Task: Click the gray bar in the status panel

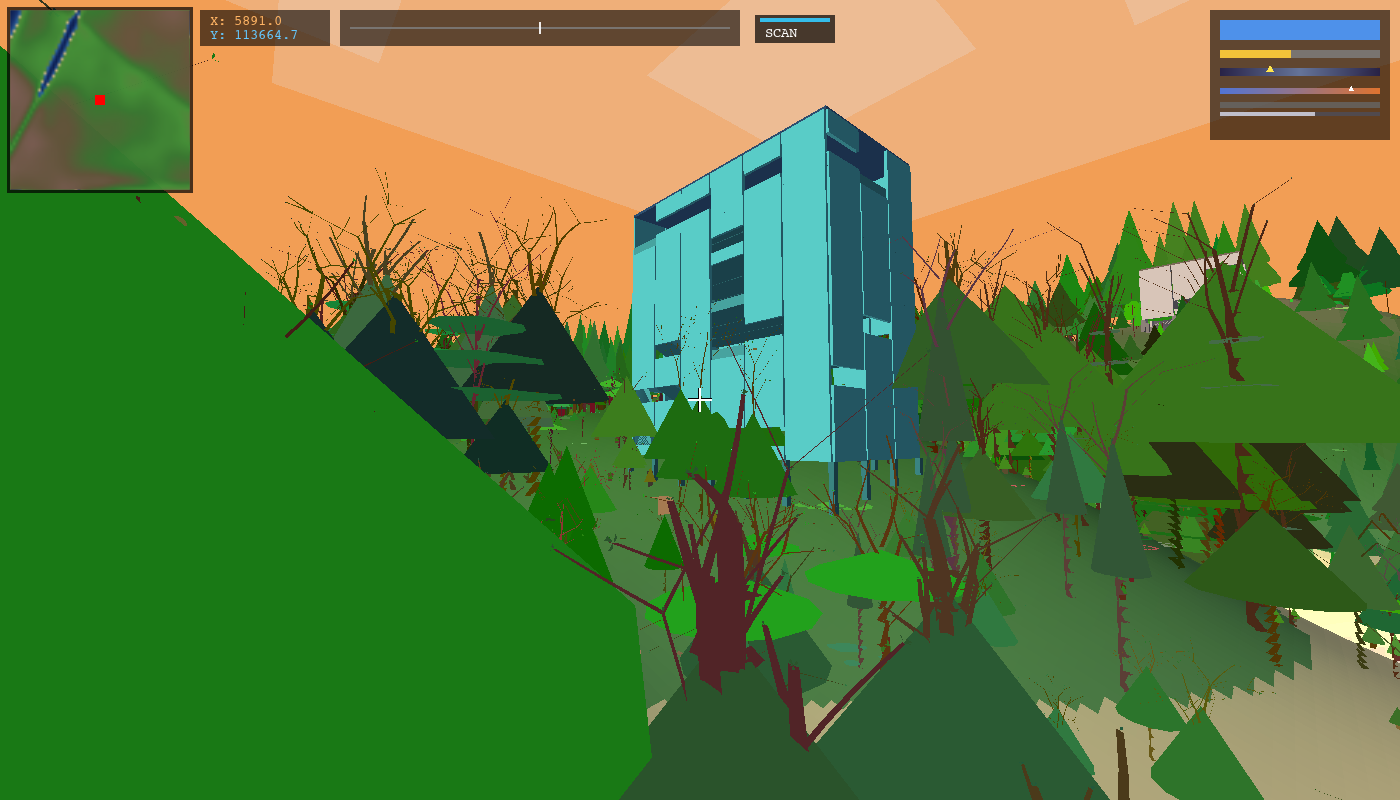Action: click(1300, 104)
